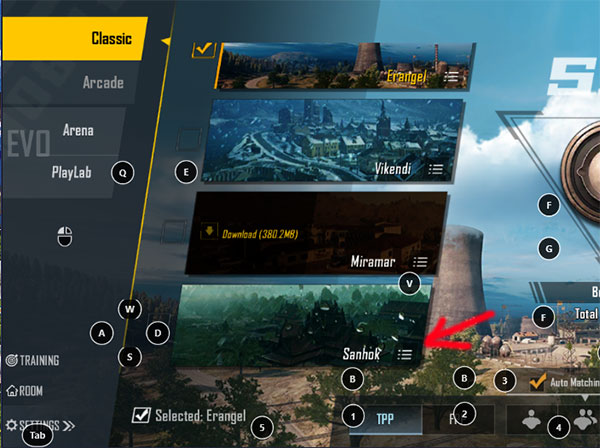Untick the Erangel map checkbox

click(x=203, y=49)
